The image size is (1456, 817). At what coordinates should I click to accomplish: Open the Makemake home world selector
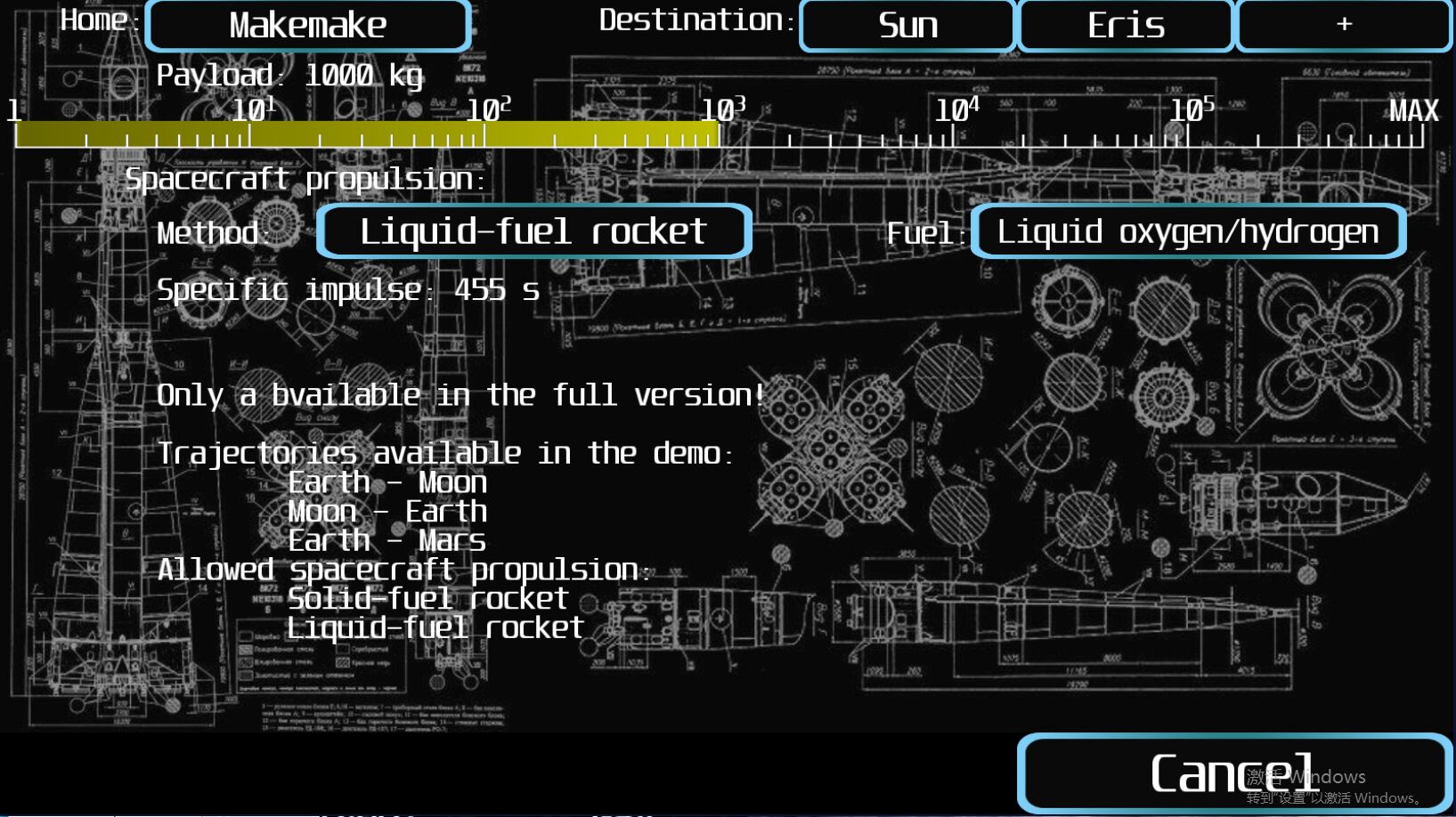click(x=307, y=25)
